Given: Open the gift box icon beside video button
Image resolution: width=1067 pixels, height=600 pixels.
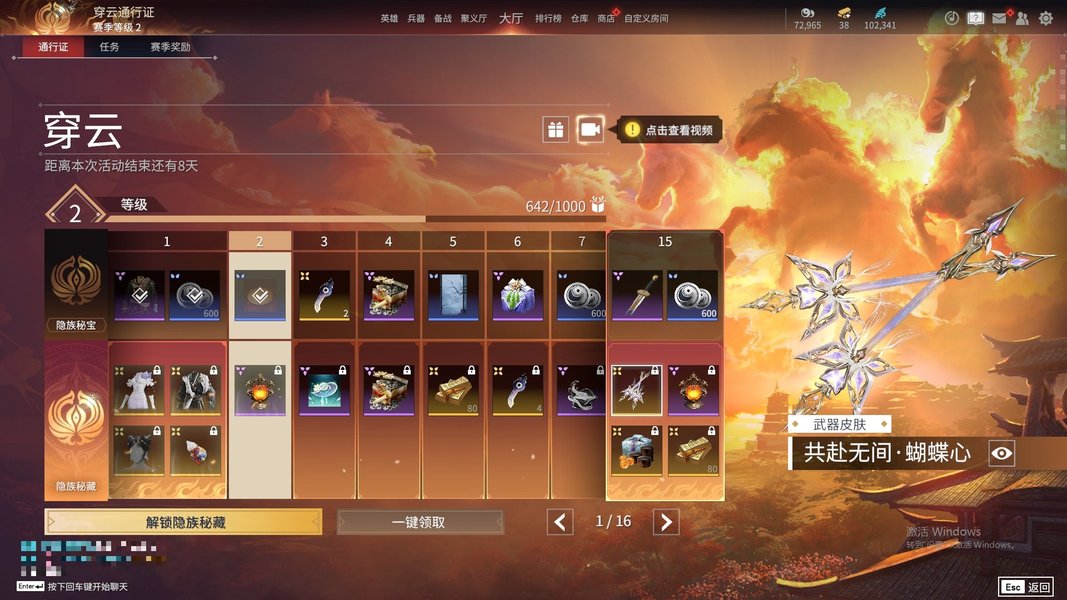Looking at the screenshot, I should [x=556, y=129].
